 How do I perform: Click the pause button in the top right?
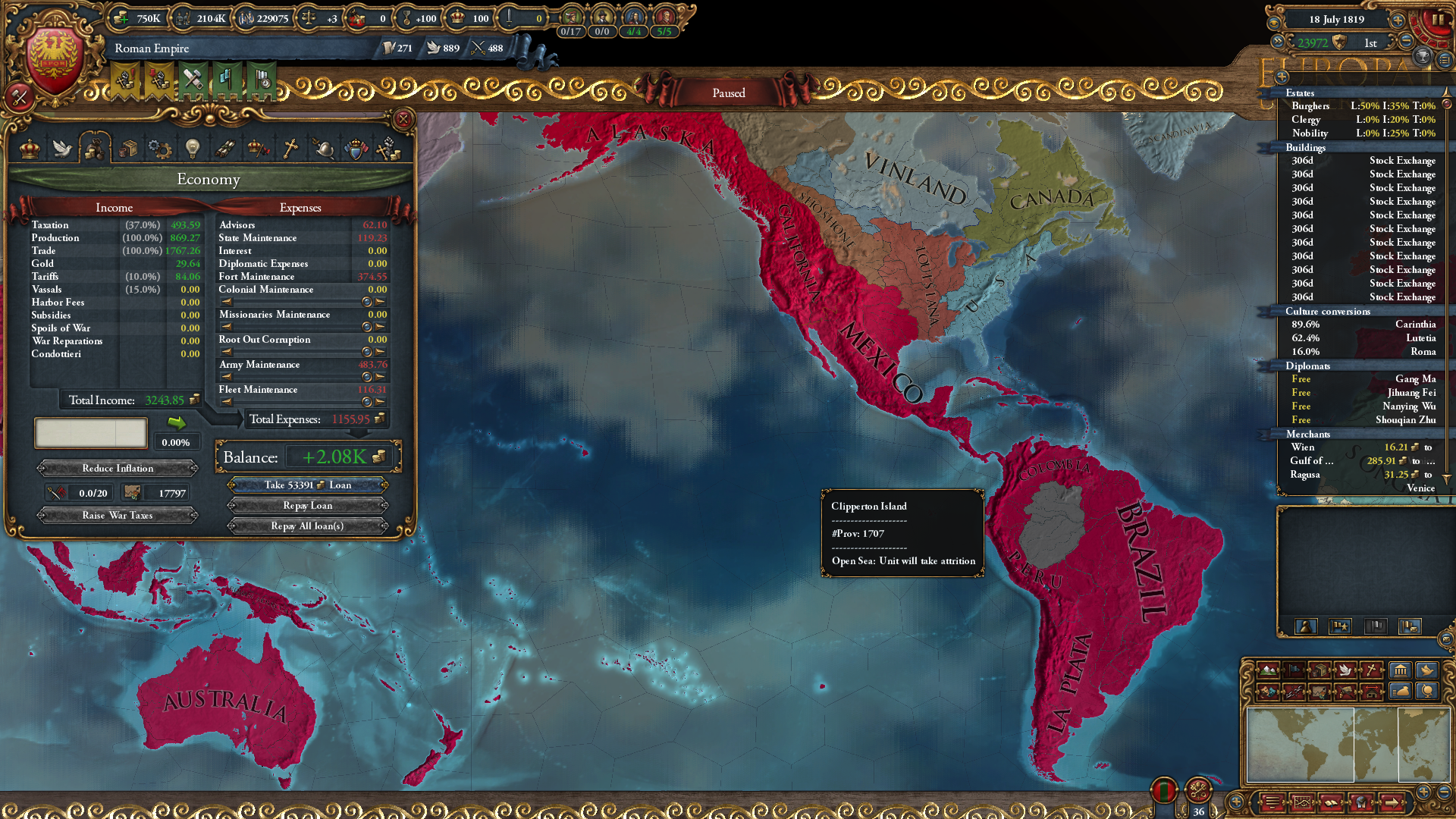(x=1440, y=19)
